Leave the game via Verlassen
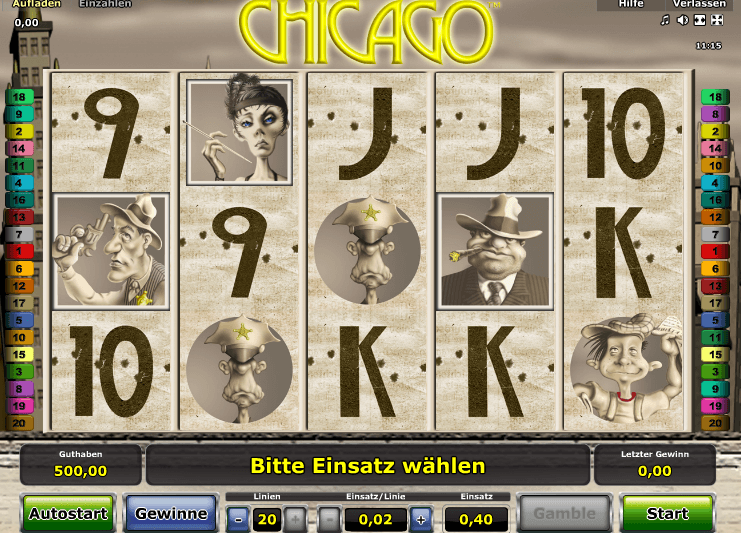Viewport: 741px width, 533px height. [x=699, y=4]
